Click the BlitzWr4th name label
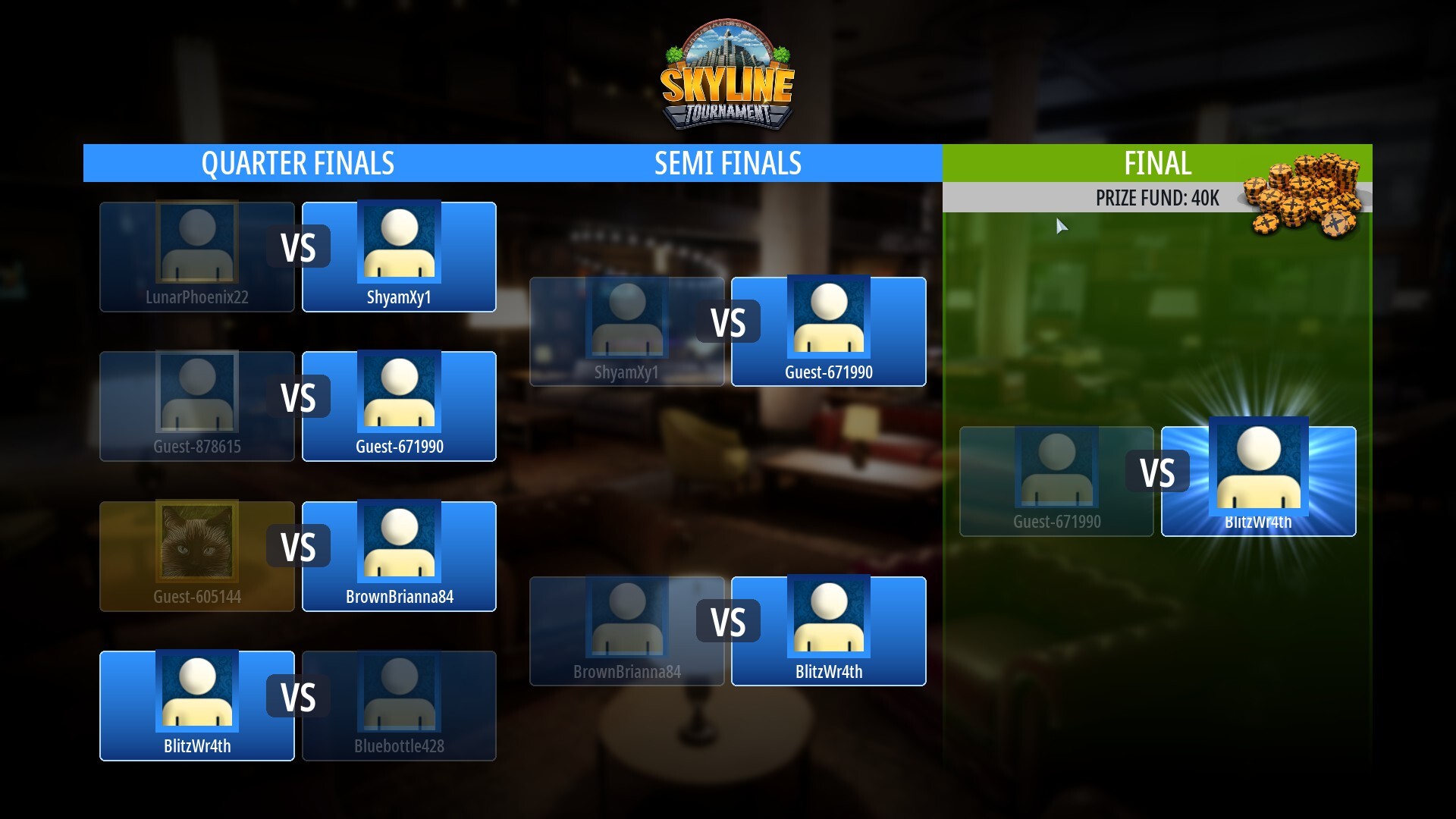The width and height of the screenshot is (1456, 819). pyautogui.click(x=1260, y=522)
